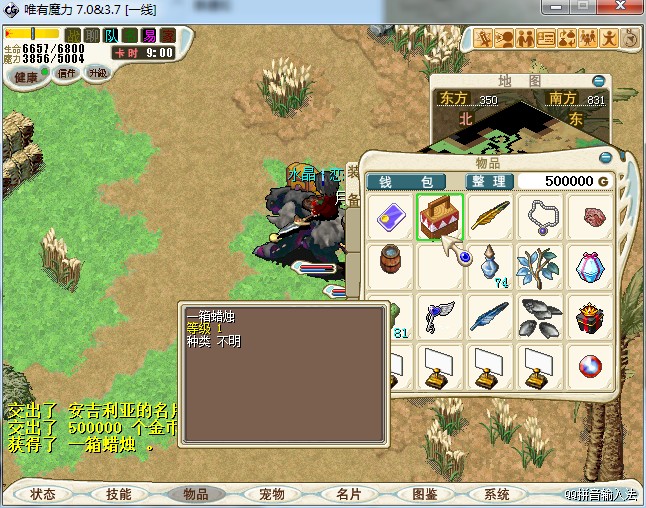
Task: Collapse the 地图 minimap panel
Action: pos(598,81)
